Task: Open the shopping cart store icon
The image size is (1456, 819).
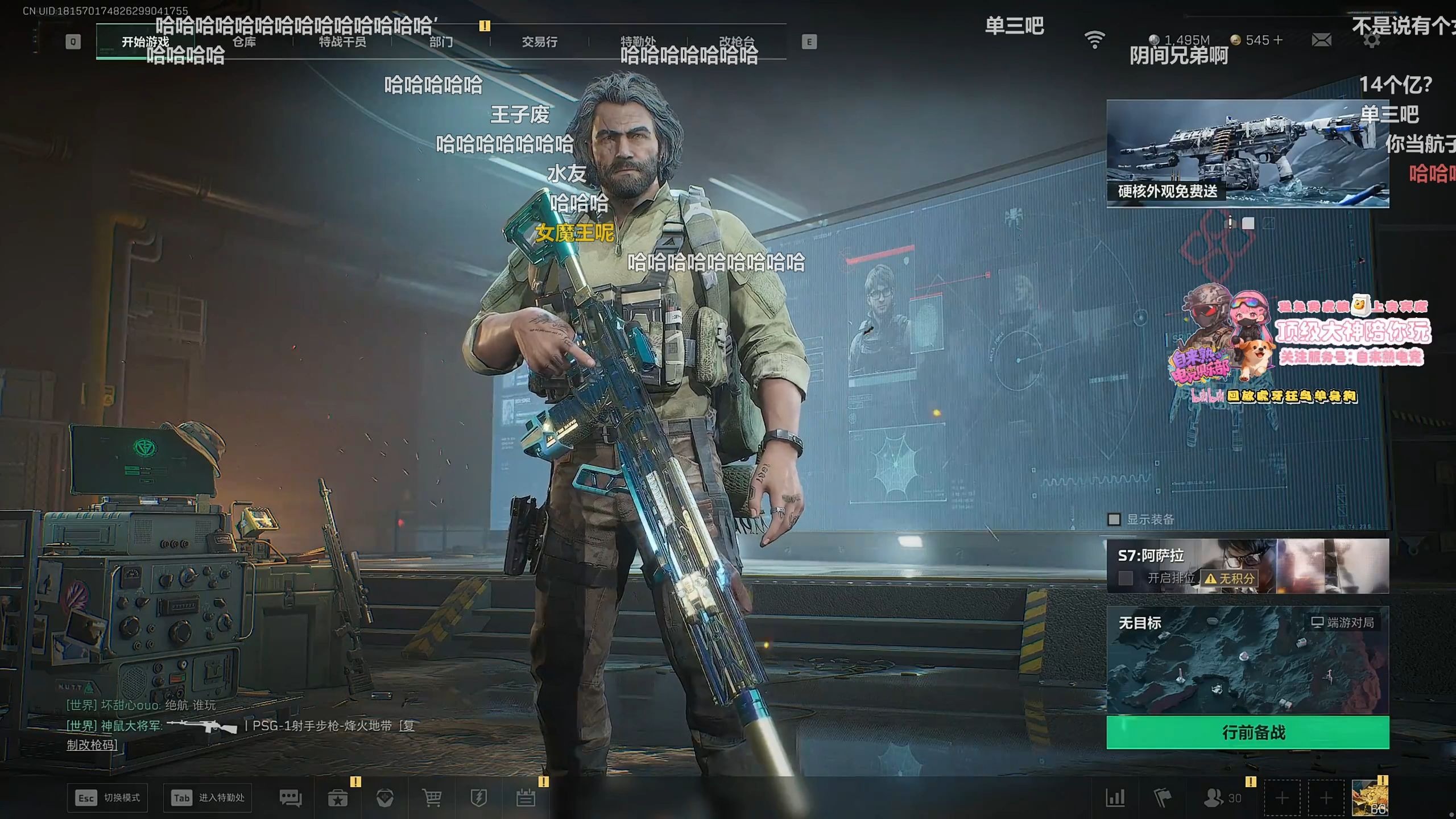Action: (x=432, y=799)
